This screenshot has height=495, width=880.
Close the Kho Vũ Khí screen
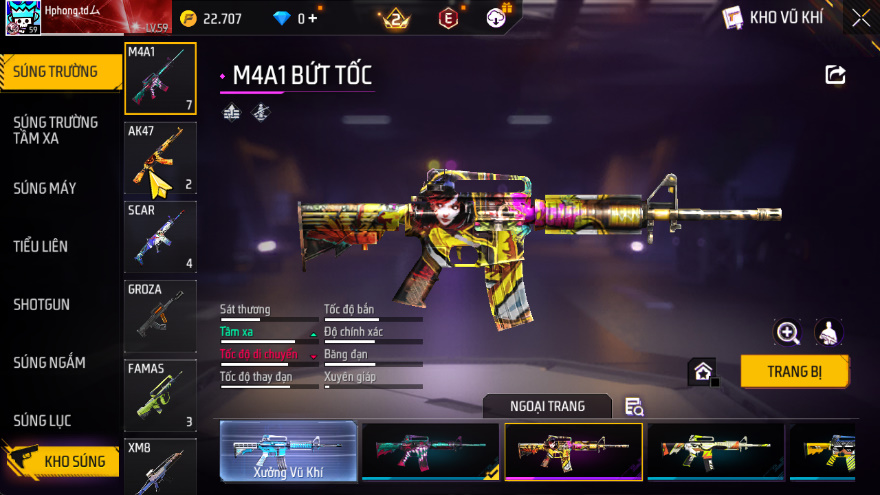[860, 17]
